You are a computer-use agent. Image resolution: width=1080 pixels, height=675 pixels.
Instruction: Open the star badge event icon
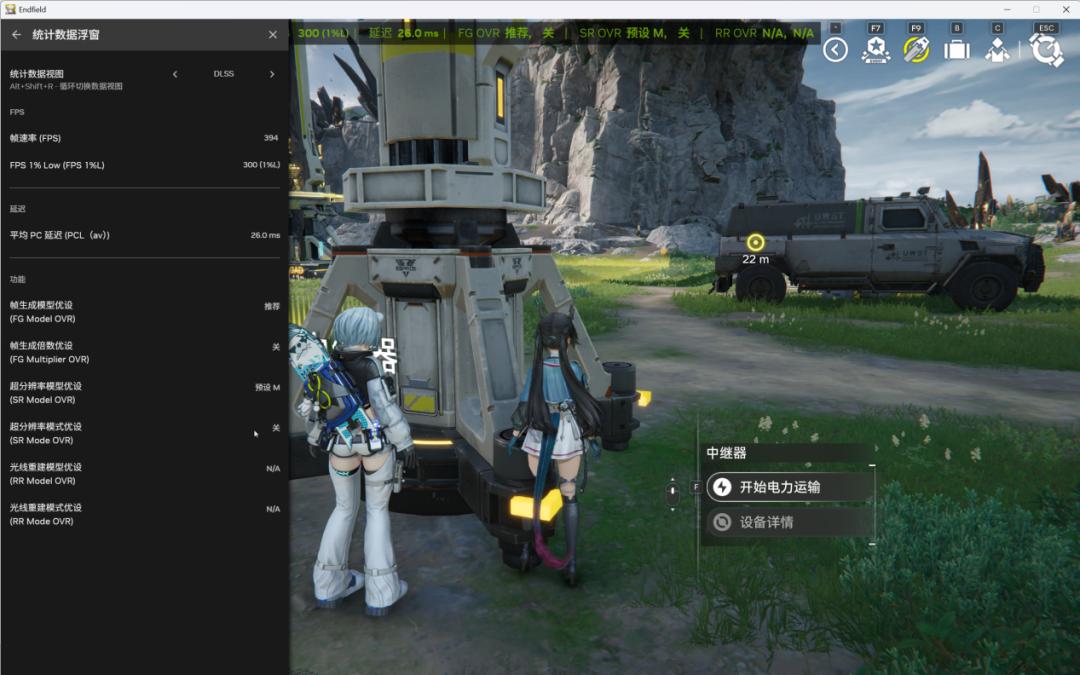click(876, 50)
